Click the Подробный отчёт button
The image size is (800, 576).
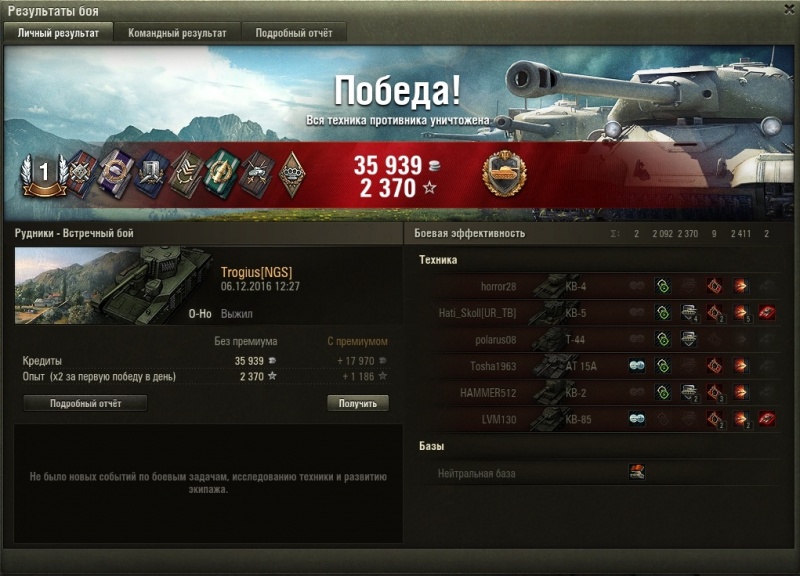(85, 404)
